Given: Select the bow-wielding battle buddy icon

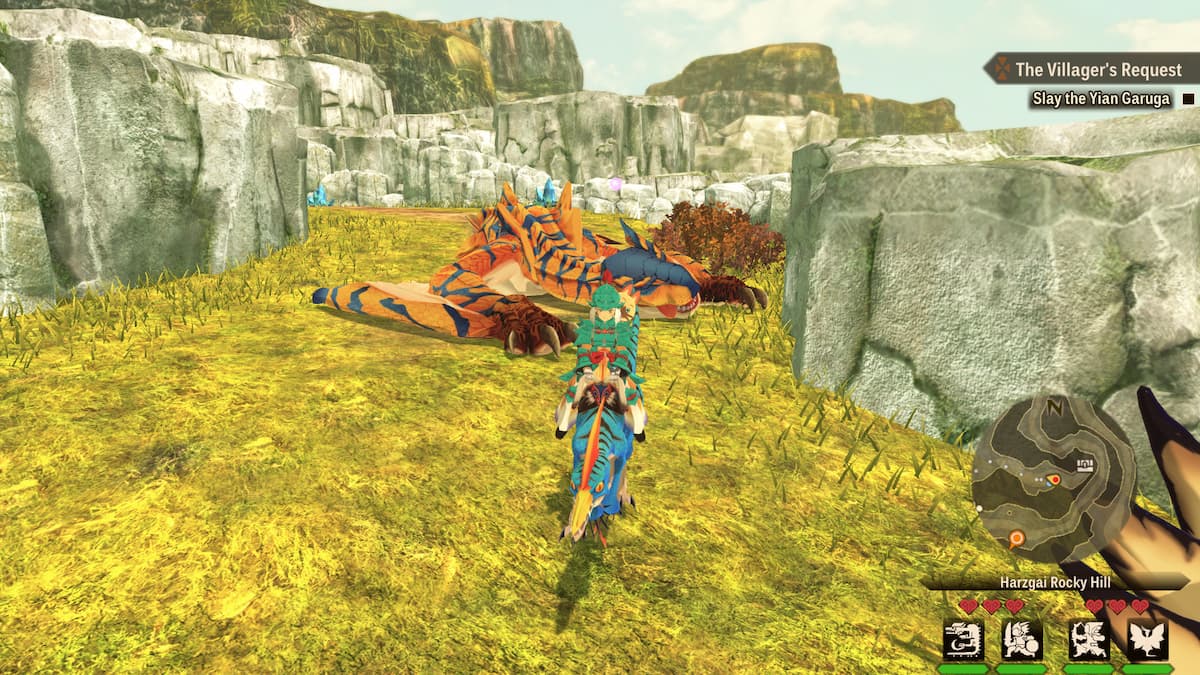Looking at the screenshot, I should [1088, 639].
